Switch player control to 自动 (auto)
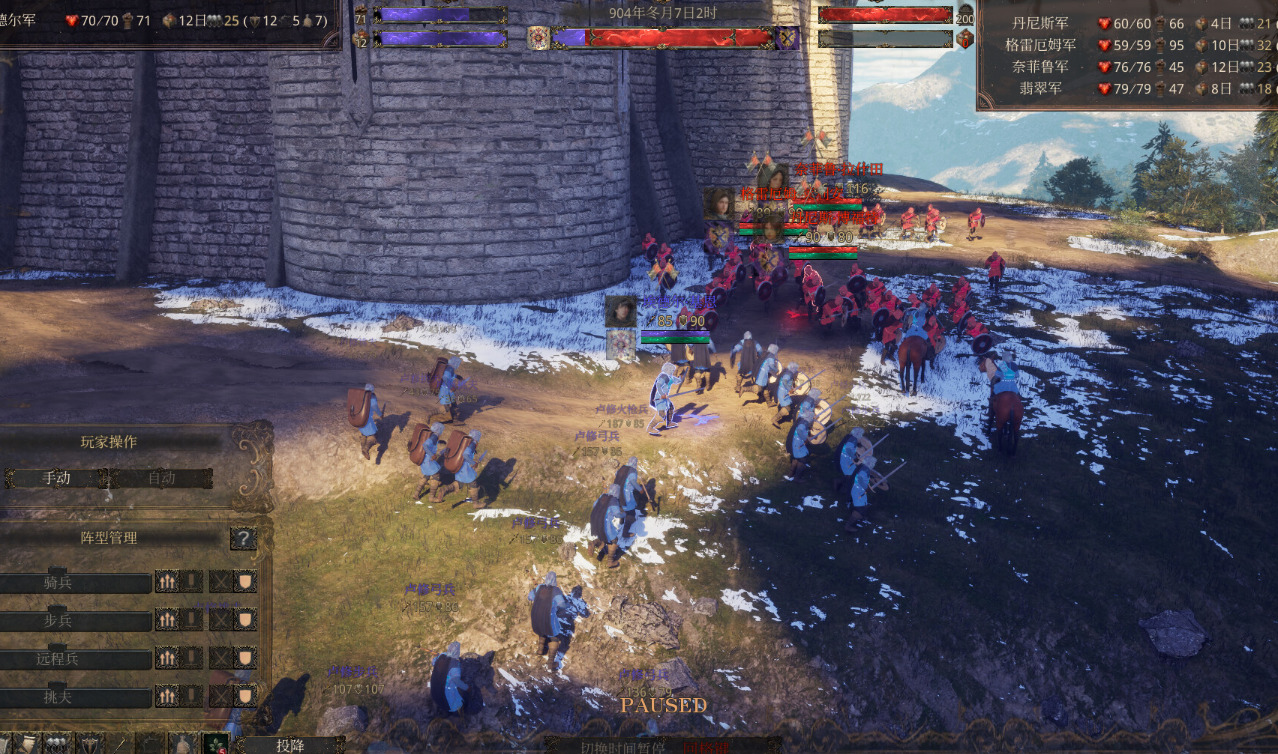The height and width of the screenshot is (754, 1278). point(162,478)
